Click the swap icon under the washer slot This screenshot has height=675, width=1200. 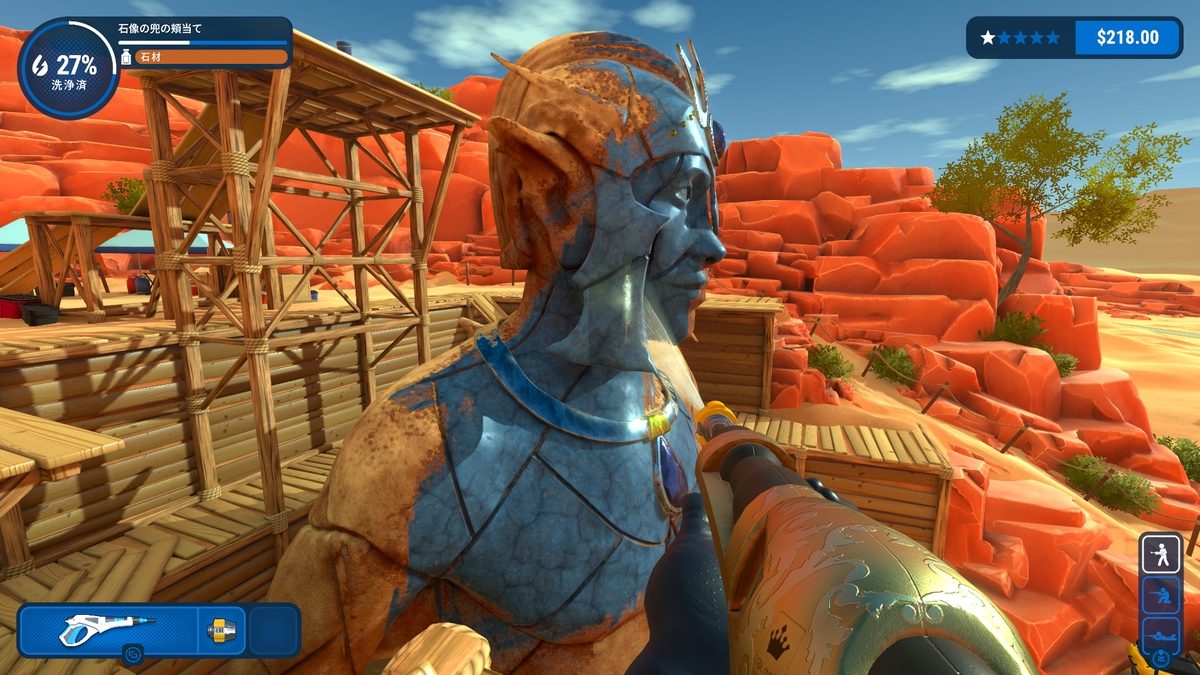(134, 656)
